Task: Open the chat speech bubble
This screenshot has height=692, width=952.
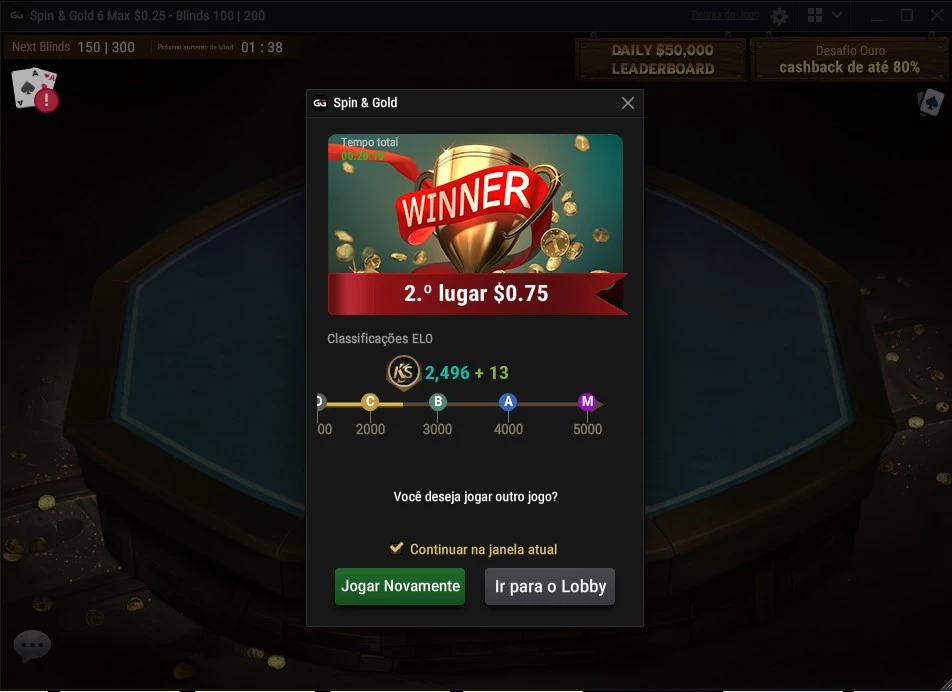Action: point(31,646)
